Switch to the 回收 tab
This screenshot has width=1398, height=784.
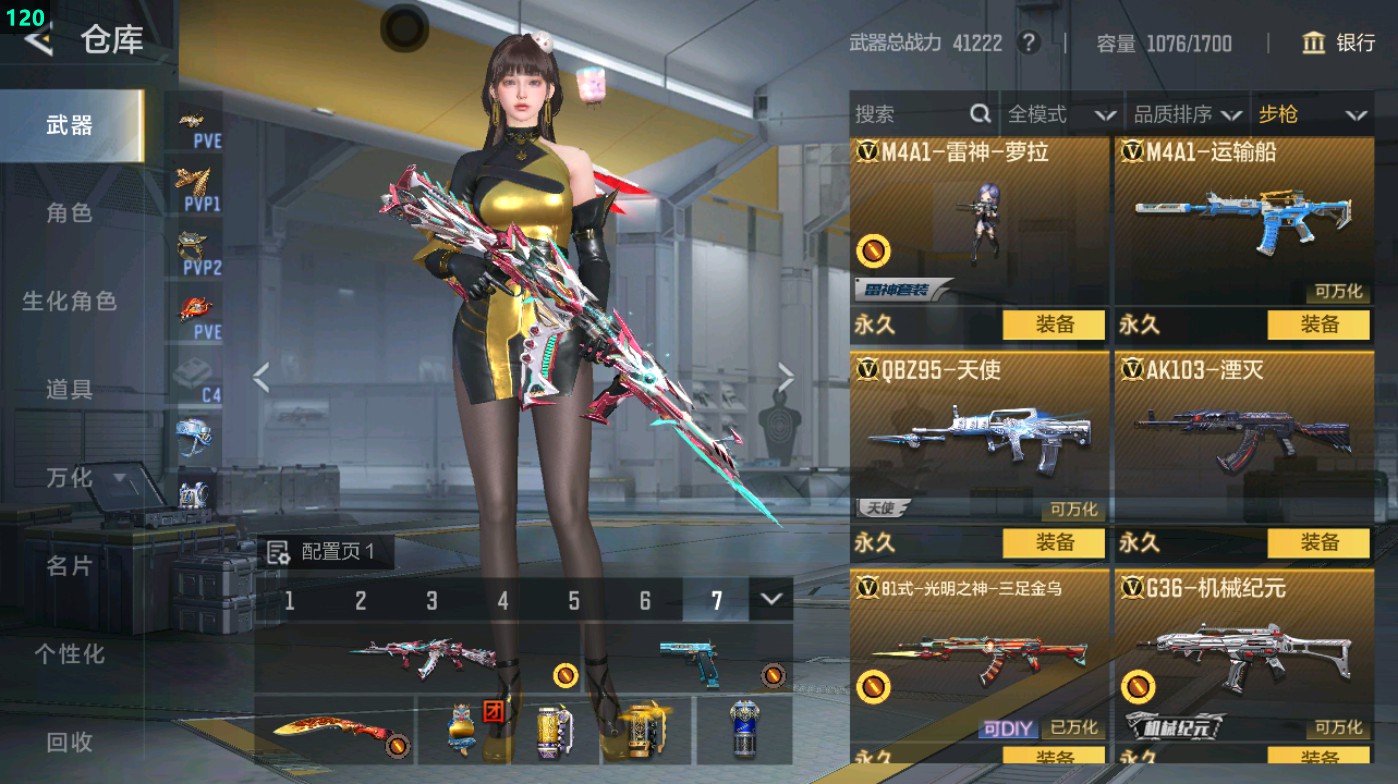[70, 742]
